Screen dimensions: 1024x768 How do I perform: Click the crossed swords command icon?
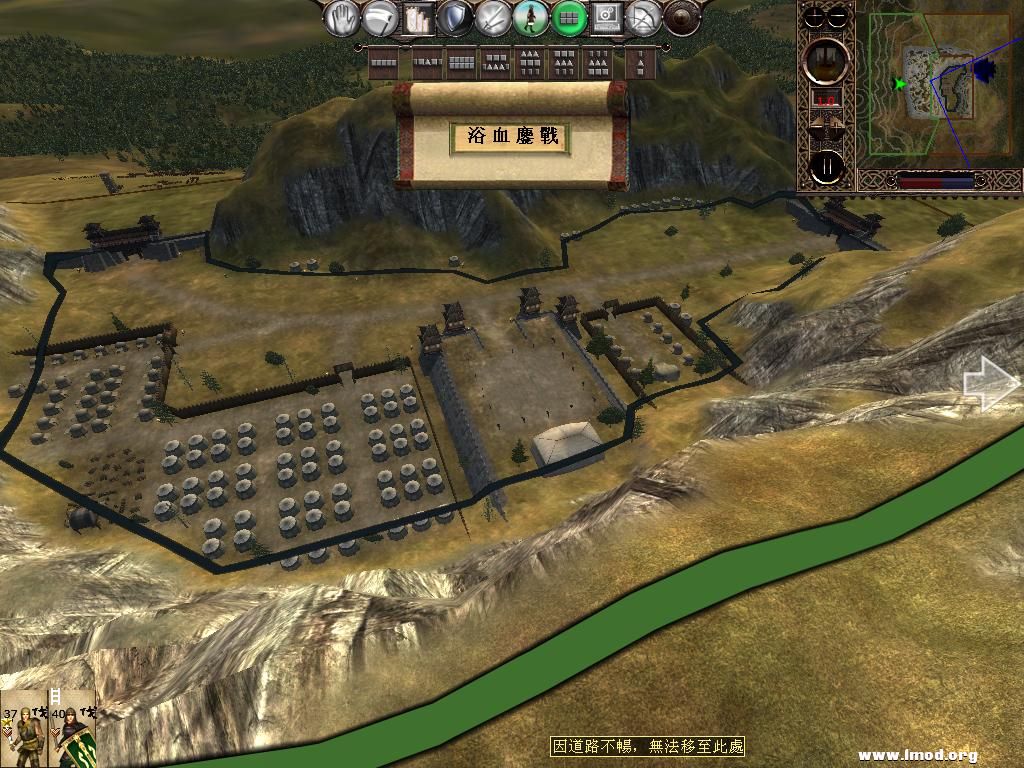tap(493, 18)
